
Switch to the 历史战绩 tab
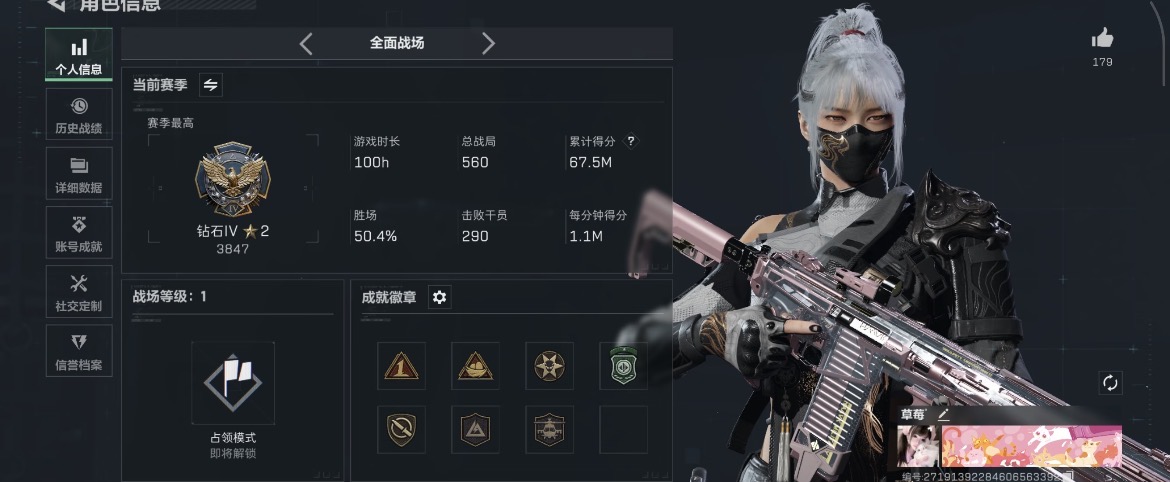coord(79,115)
